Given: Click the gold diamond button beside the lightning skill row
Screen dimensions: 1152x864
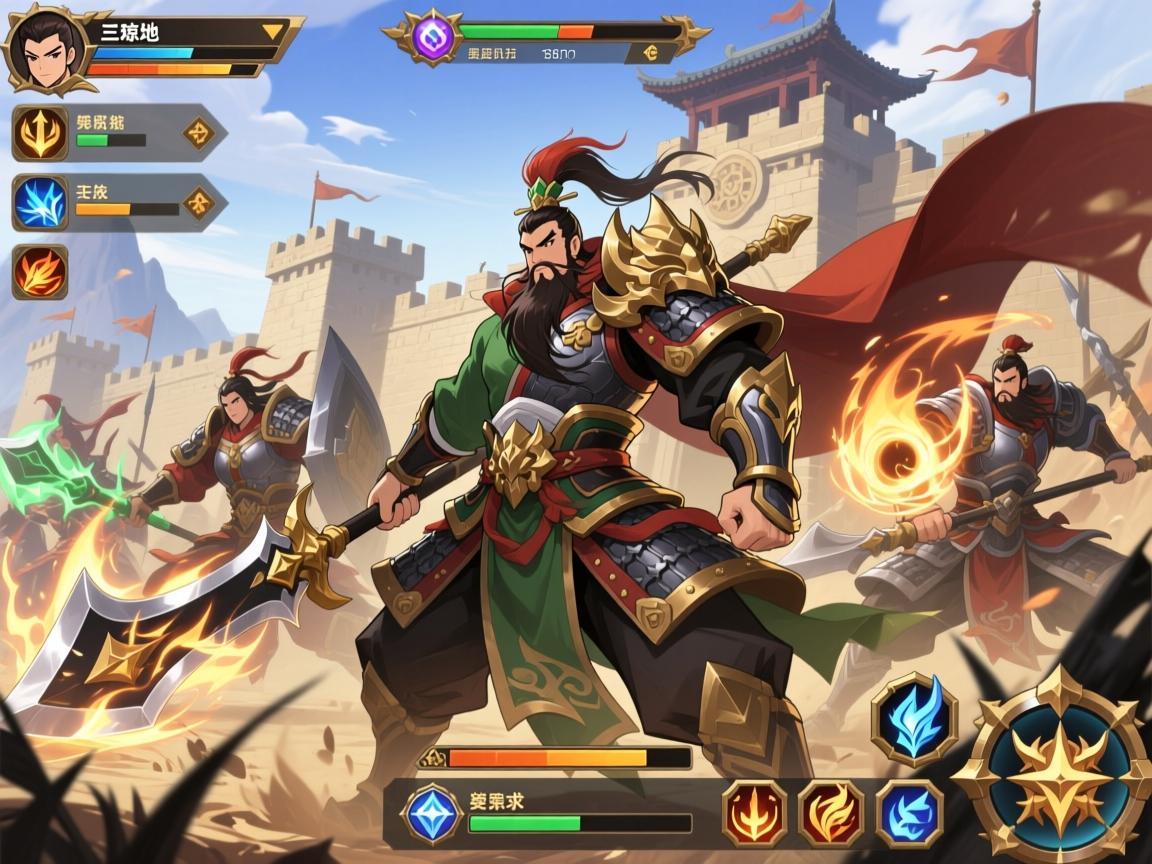Looking at the screenshot, I should point(198,204).
